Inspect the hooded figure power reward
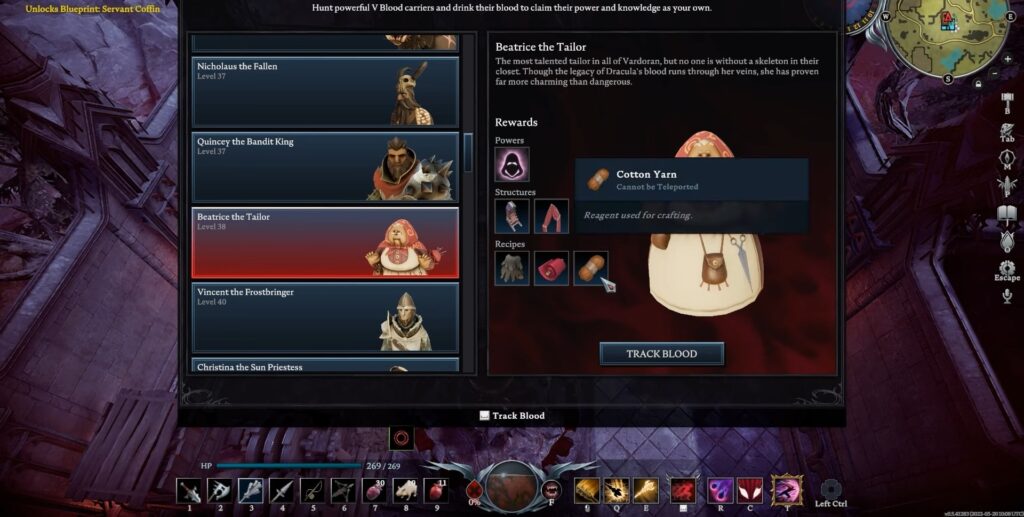The height and width of the screenshot is (517, 1024). pyautogui.click(x=512, y=164)
